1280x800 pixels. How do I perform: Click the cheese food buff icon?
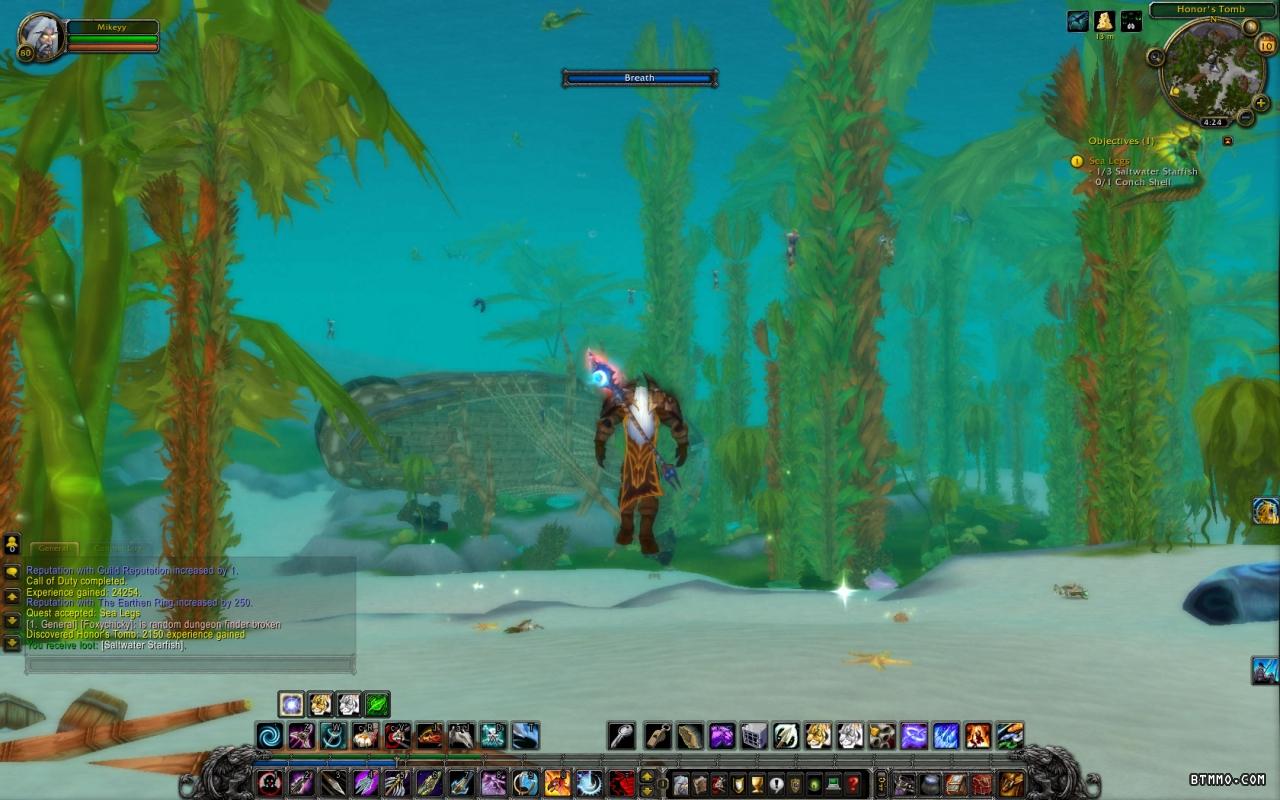(1104, 20)
